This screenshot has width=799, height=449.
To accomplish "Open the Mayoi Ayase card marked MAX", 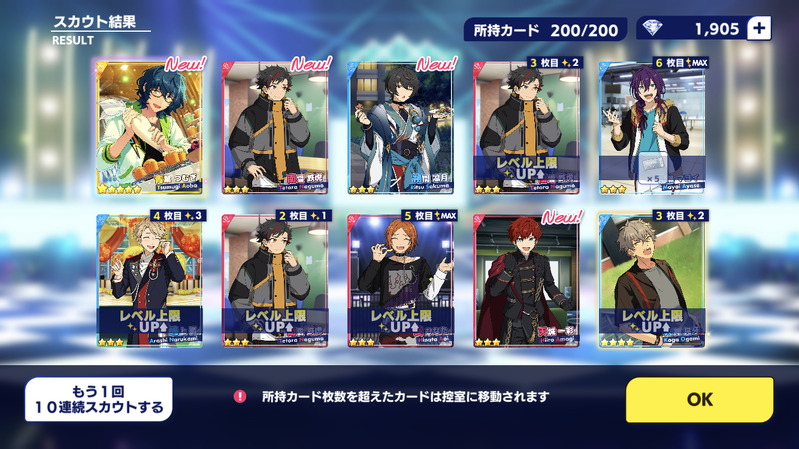I will [x=651, y=127].
